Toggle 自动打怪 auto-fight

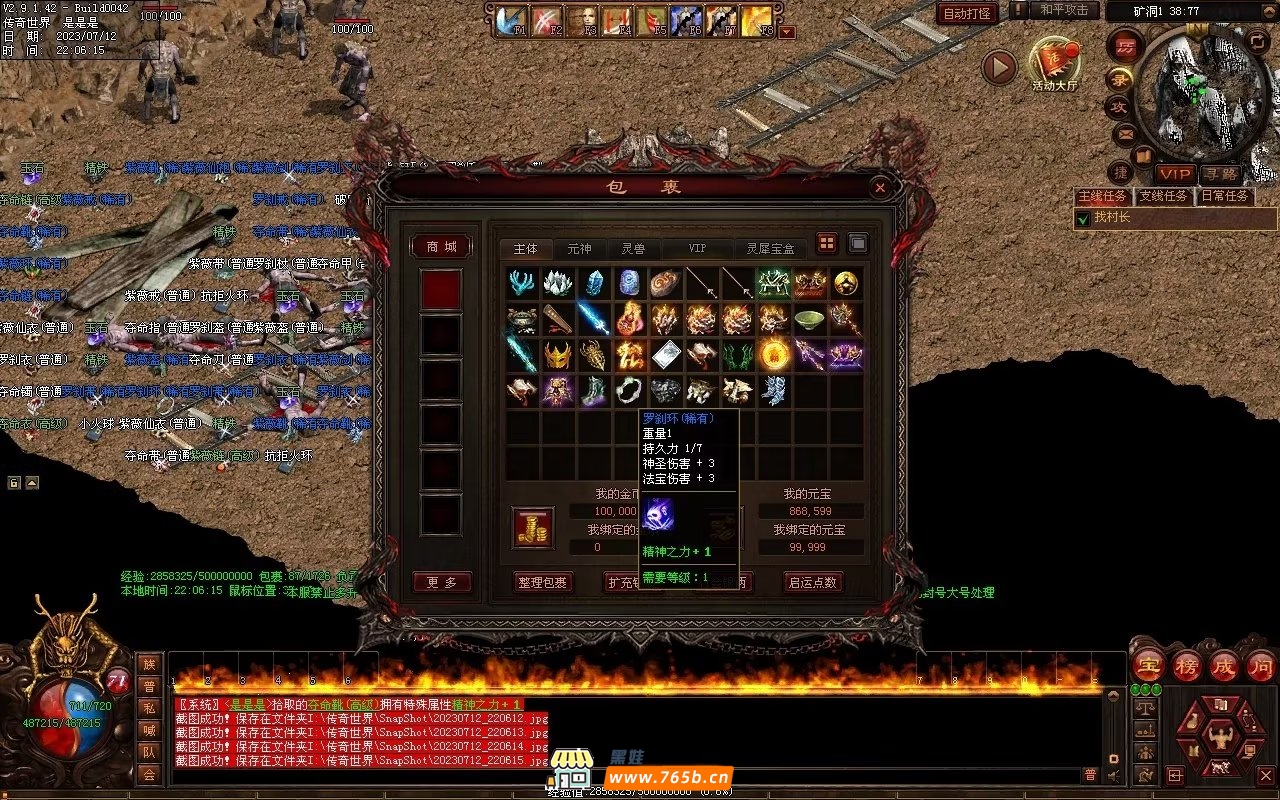click(967, 13)
